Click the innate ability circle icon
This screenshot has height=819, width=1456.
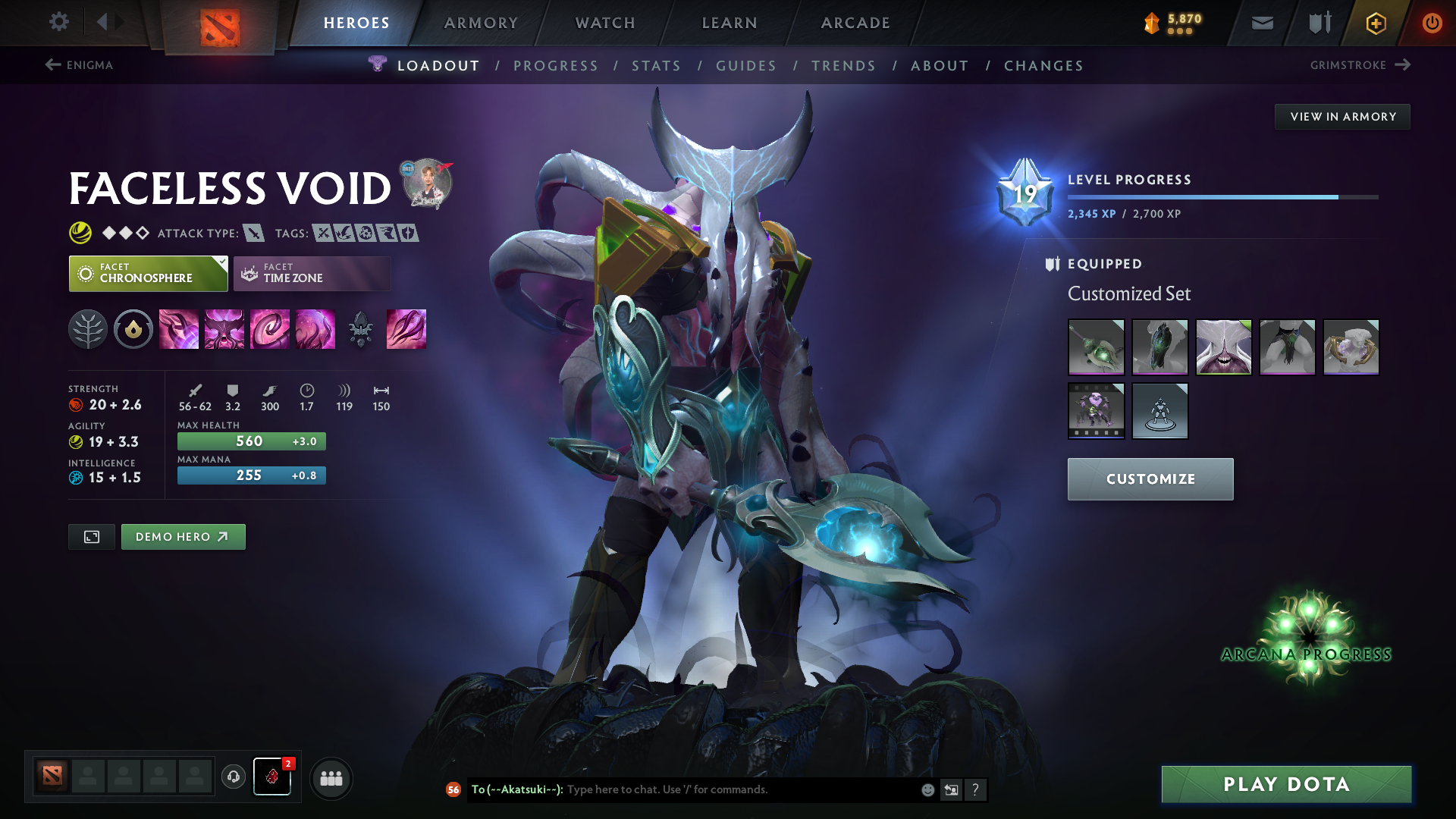pos(133,329)
